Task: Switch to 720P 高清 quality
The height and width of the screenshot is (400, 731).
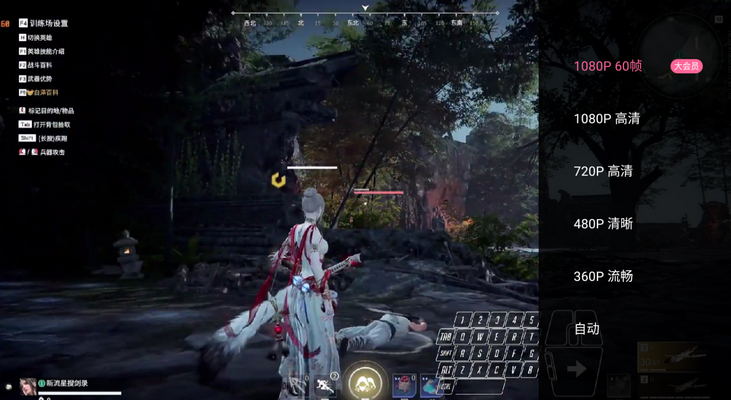Action: coord(603,171)
